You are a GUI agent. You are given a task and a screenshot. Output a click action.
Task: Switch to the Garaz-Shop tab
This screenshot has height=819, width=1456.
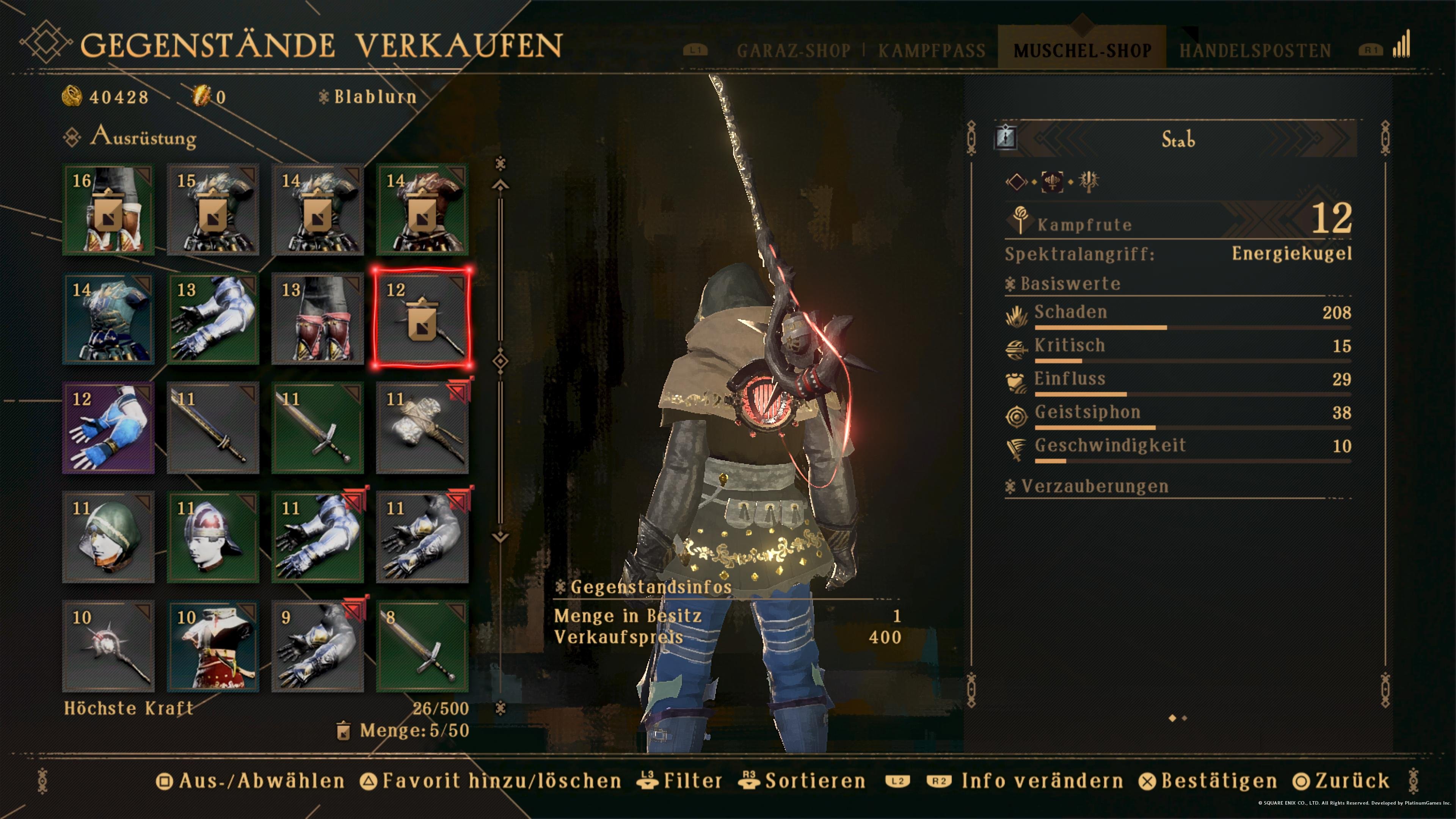coord(793,51)
